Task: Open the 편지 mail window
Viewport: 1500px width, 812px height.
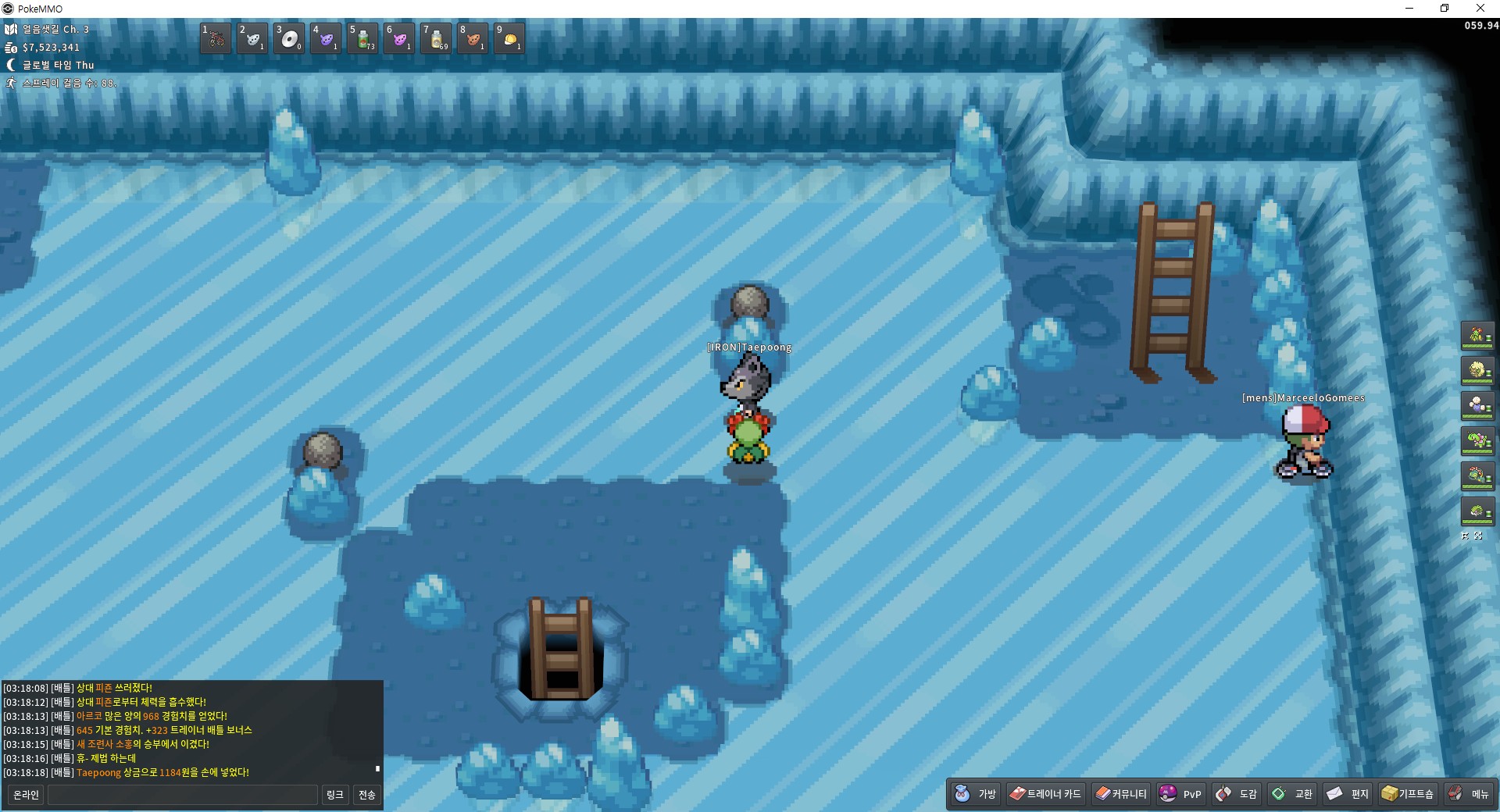Action: [x=1348, y=794]
